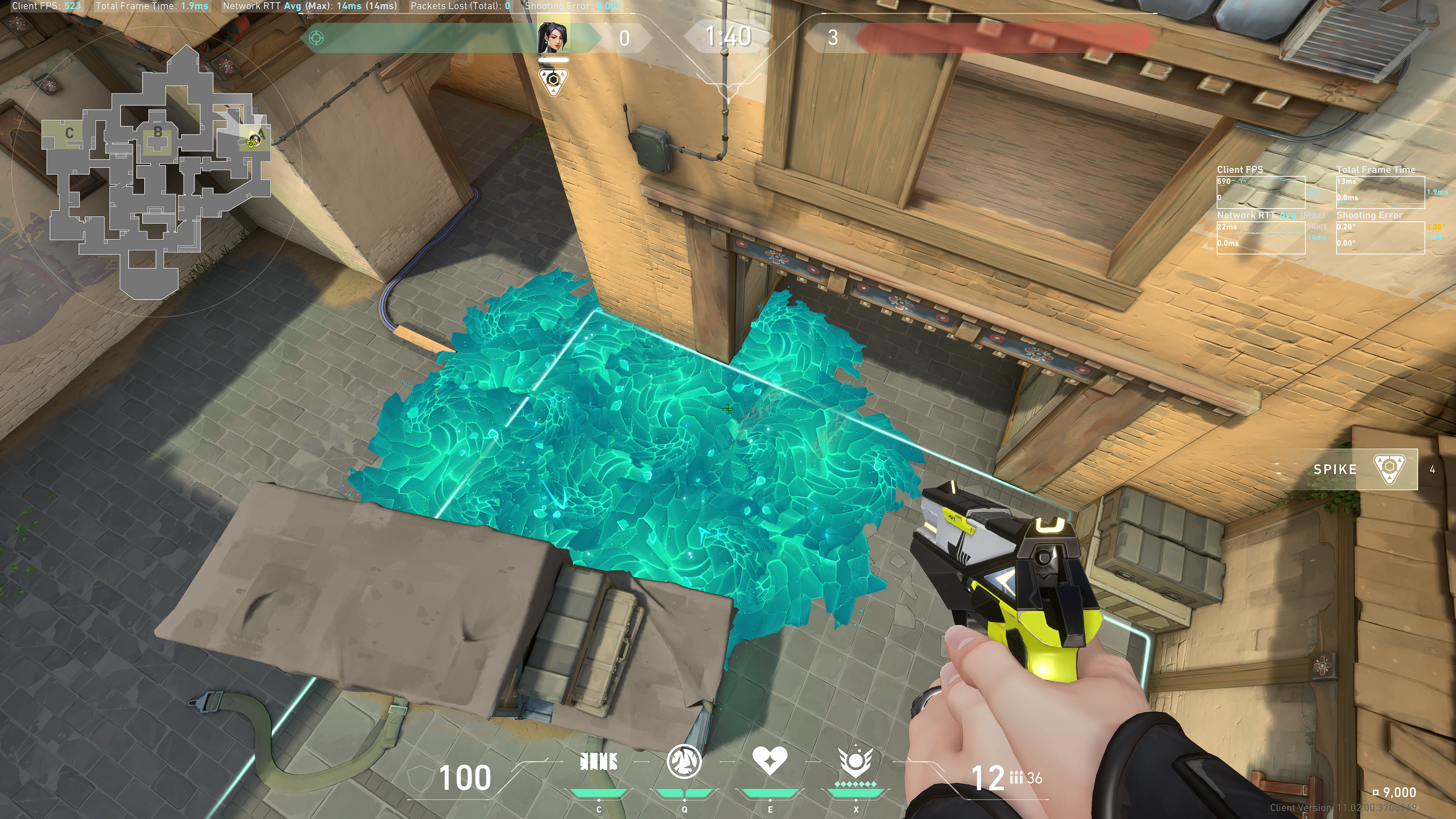Click the Client FPS performance graph
1456x819 pixels.
point(1260,192)
